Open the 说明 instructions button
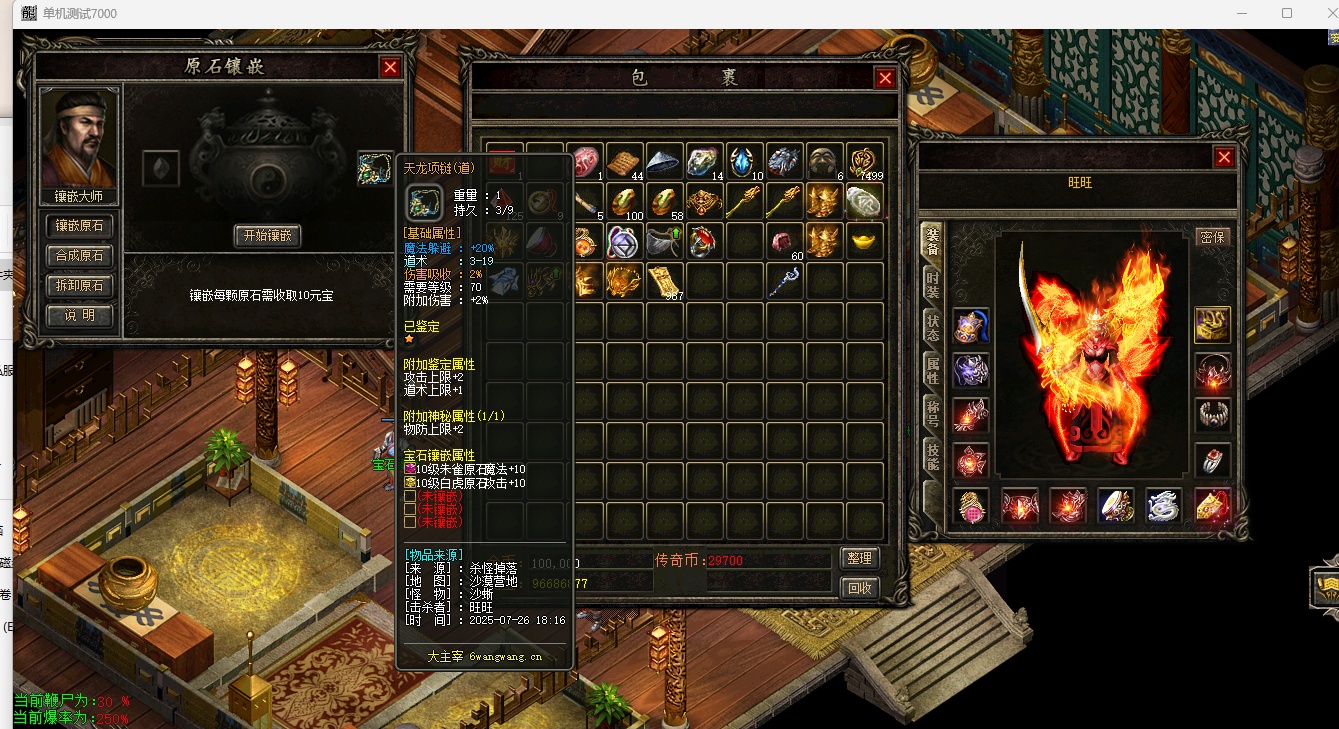Viewport: 1339px width, 729px height. point(79,316)
